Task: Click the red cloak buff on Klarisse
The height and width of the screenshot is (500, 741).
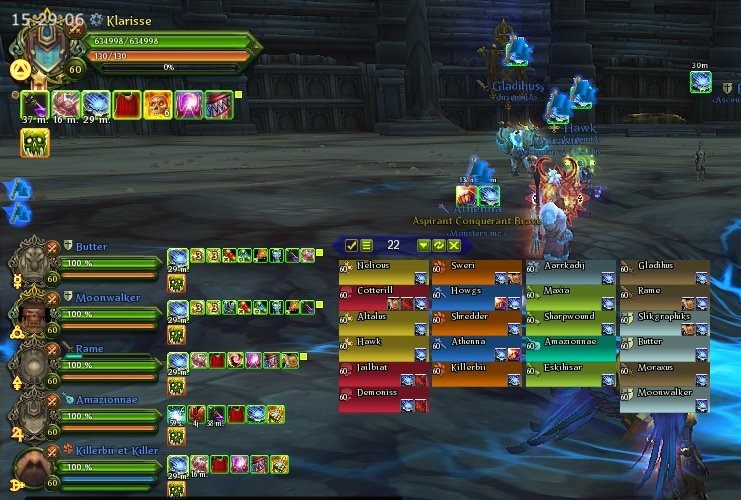Action: coord(126,104)
